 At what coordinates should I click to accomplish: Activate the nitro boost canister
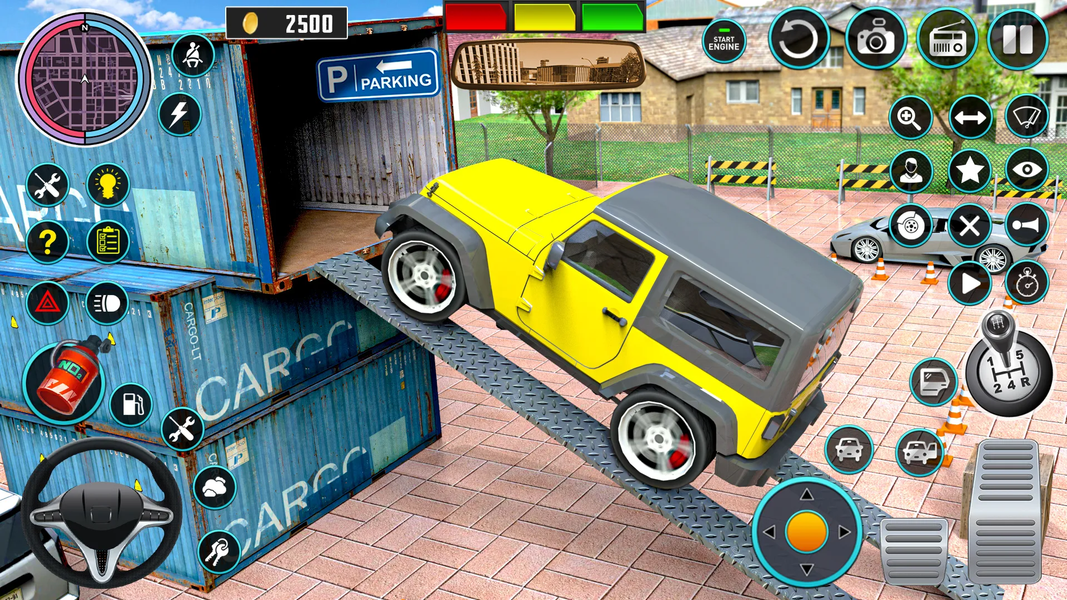click(x=63, y=382)
